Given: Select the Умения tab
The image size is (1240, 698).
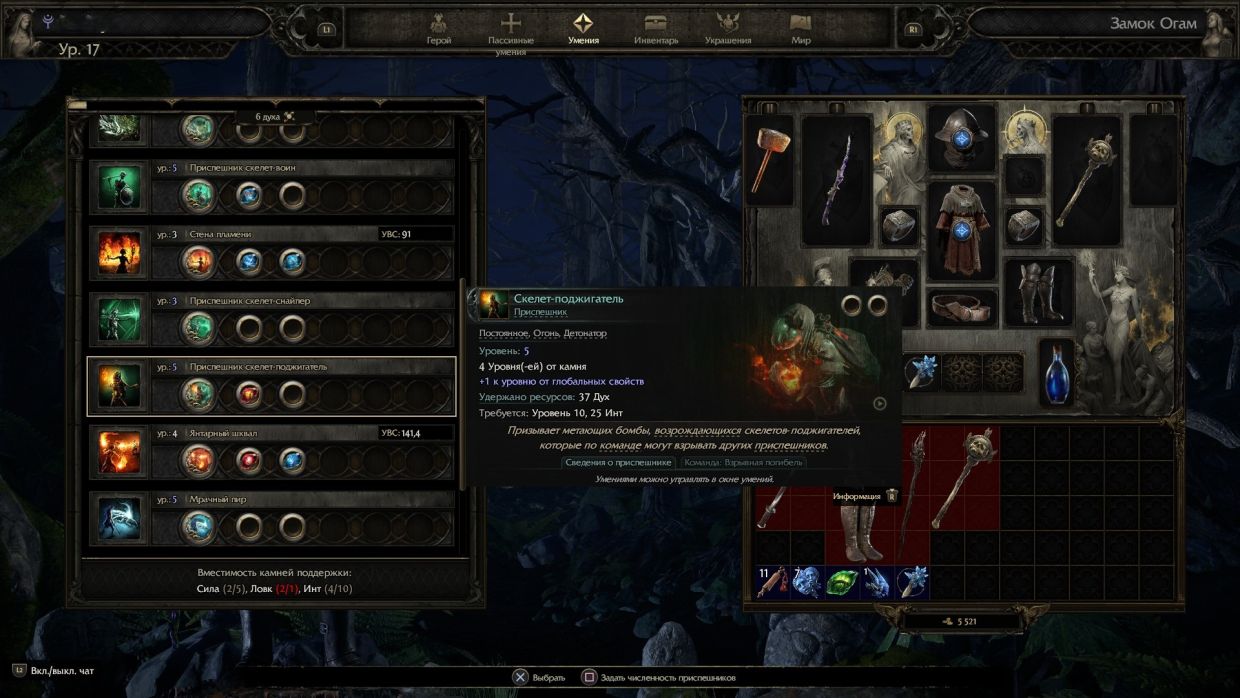Looking at the screenshot, I should [x=583, y=28].
